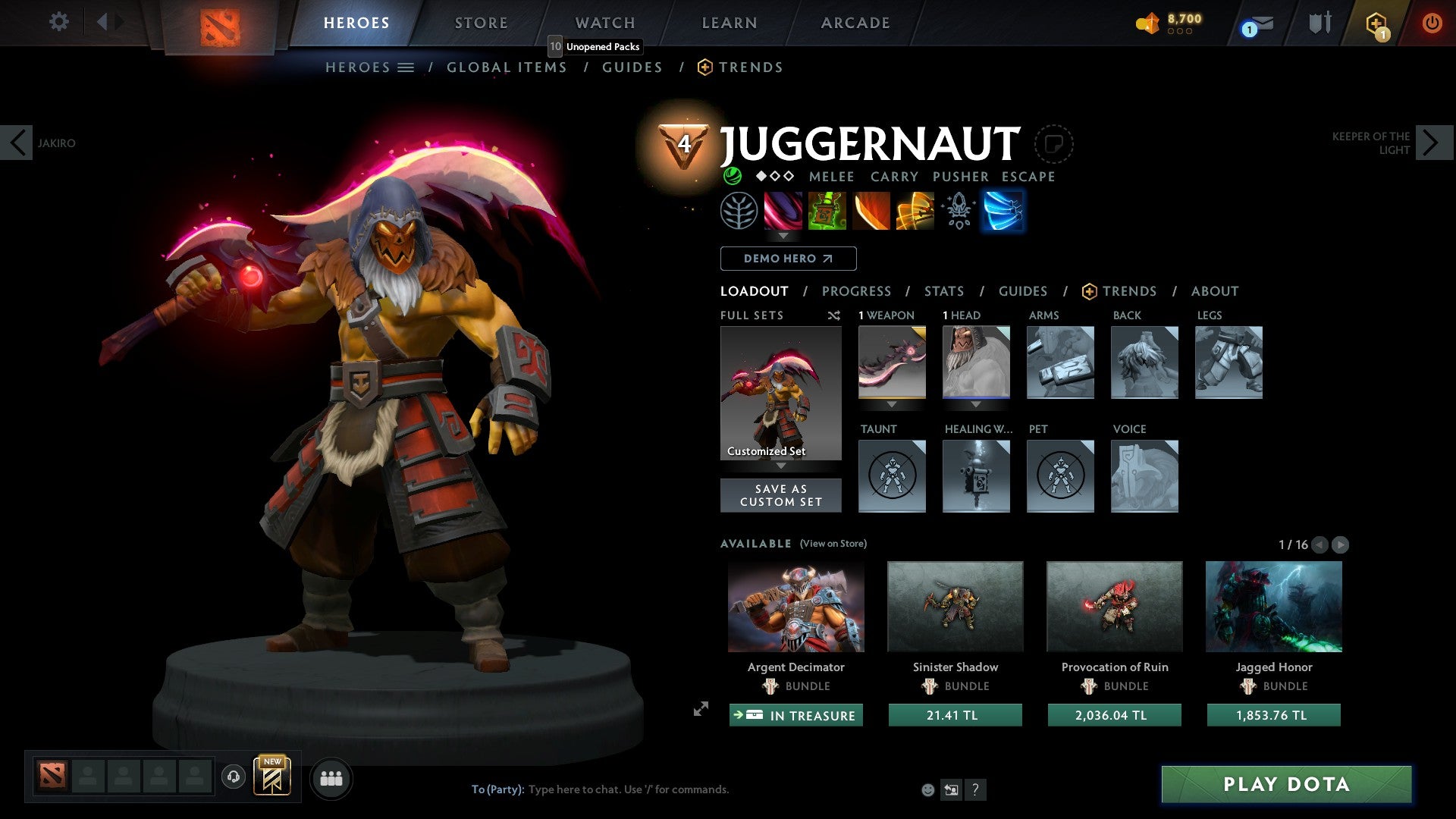Screen dimensions: 1456x819
Task: Switch to the Progress tab
Action: click(857, 290)
